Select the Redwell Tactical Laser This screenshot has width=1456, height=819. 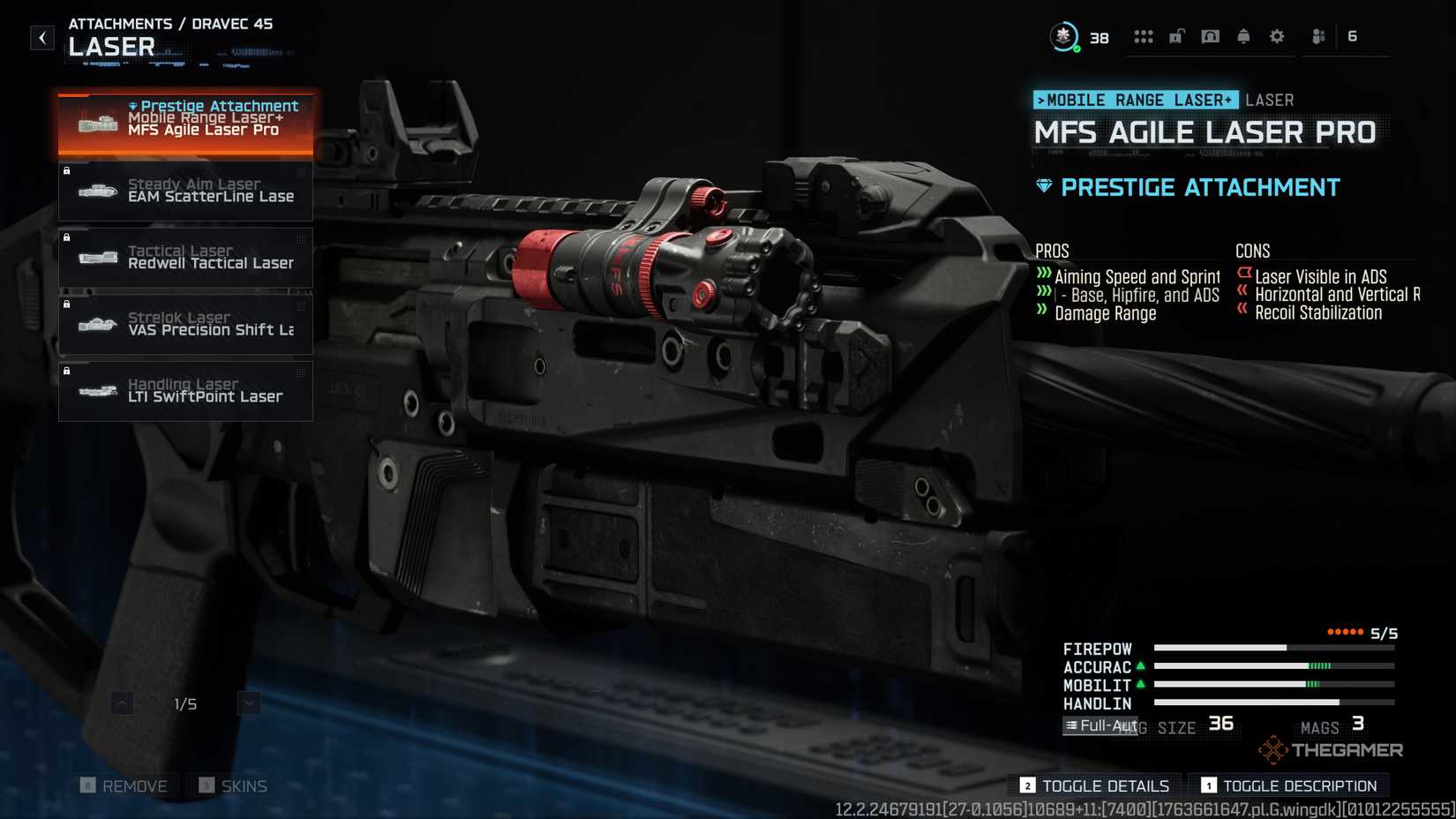pos(185,257)
